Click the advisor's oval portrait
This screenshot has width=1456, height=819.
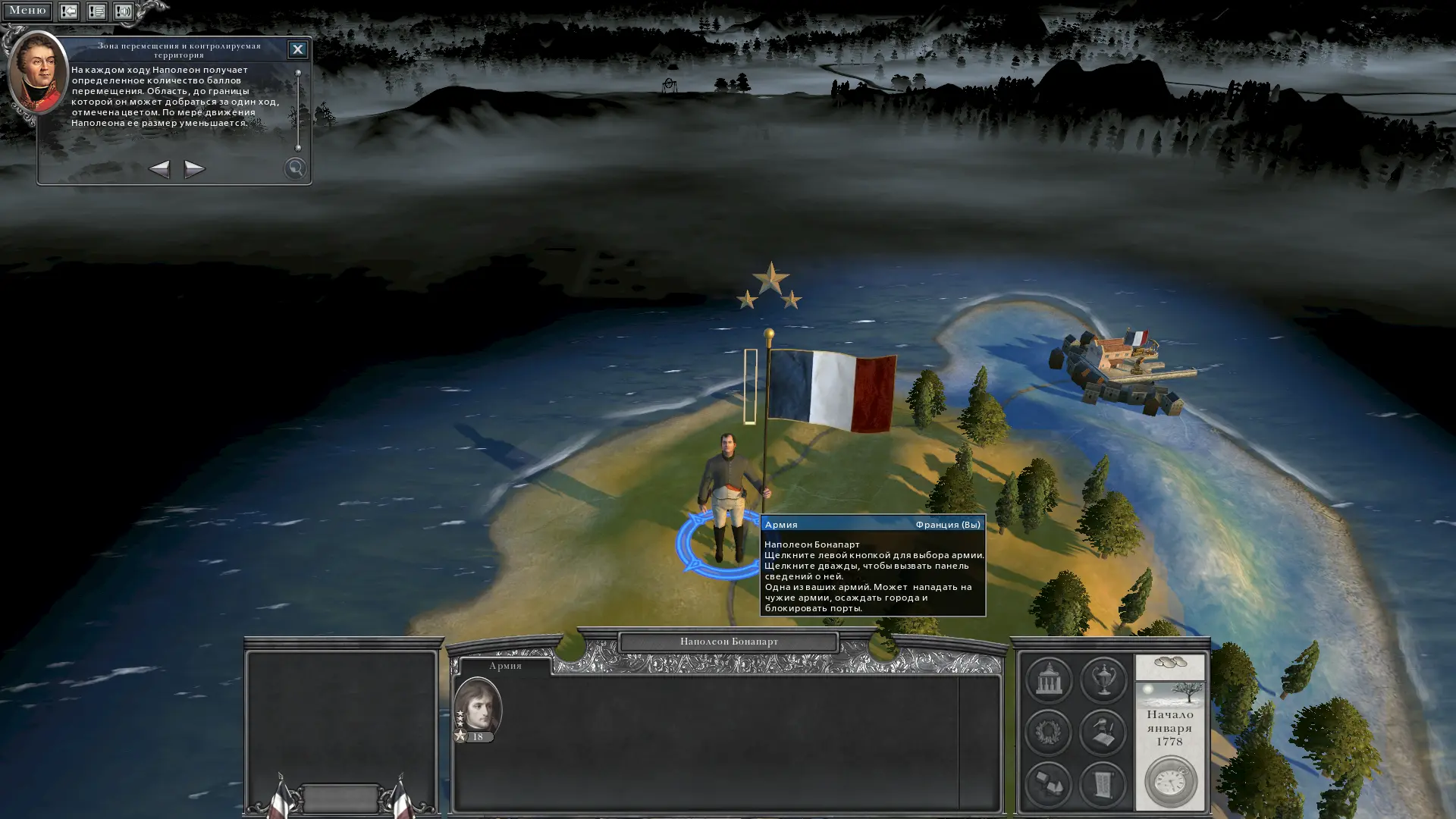[37, 72]
